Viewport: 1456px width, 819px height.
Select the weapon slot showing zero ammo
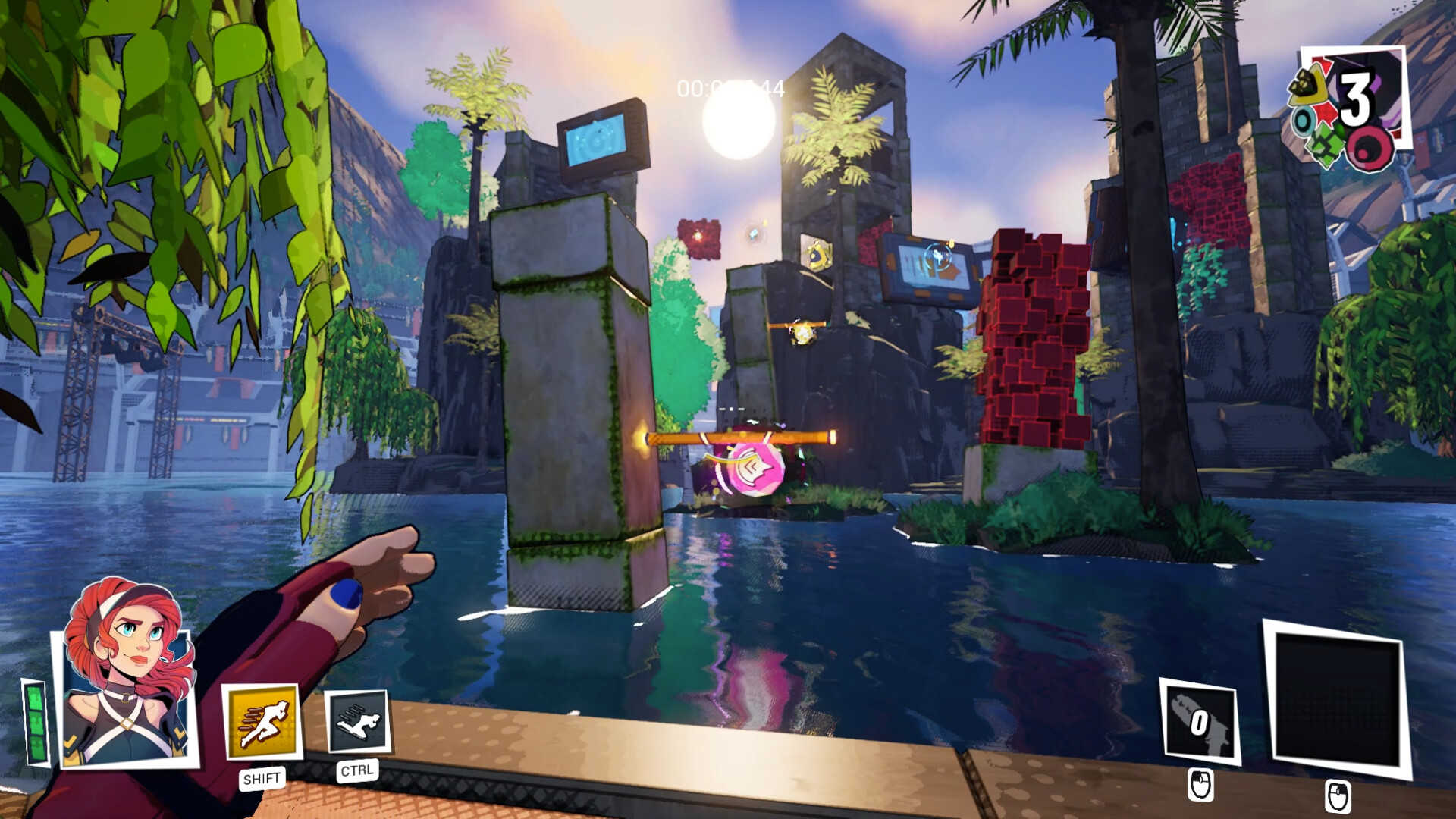point(1200,721)
